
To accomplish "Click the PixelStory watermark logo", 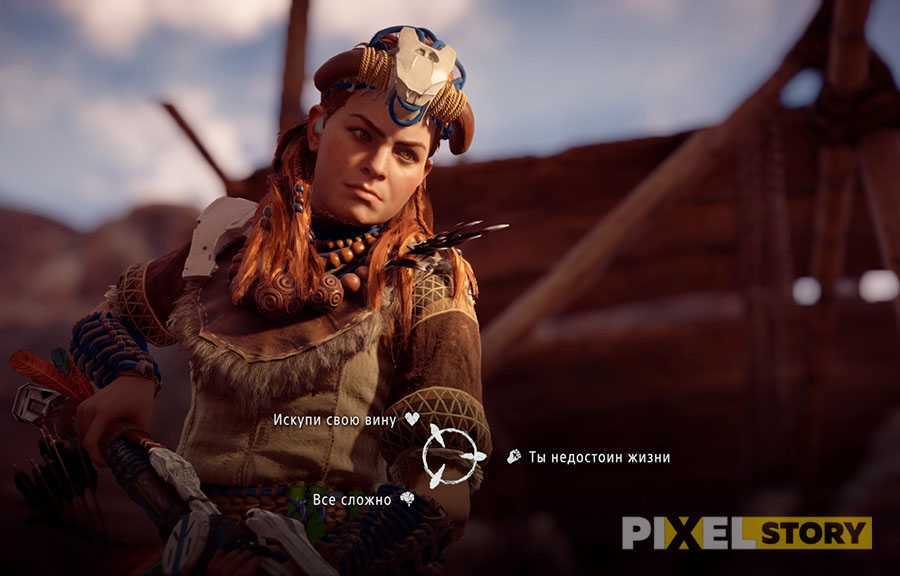I will click(745, 532).
